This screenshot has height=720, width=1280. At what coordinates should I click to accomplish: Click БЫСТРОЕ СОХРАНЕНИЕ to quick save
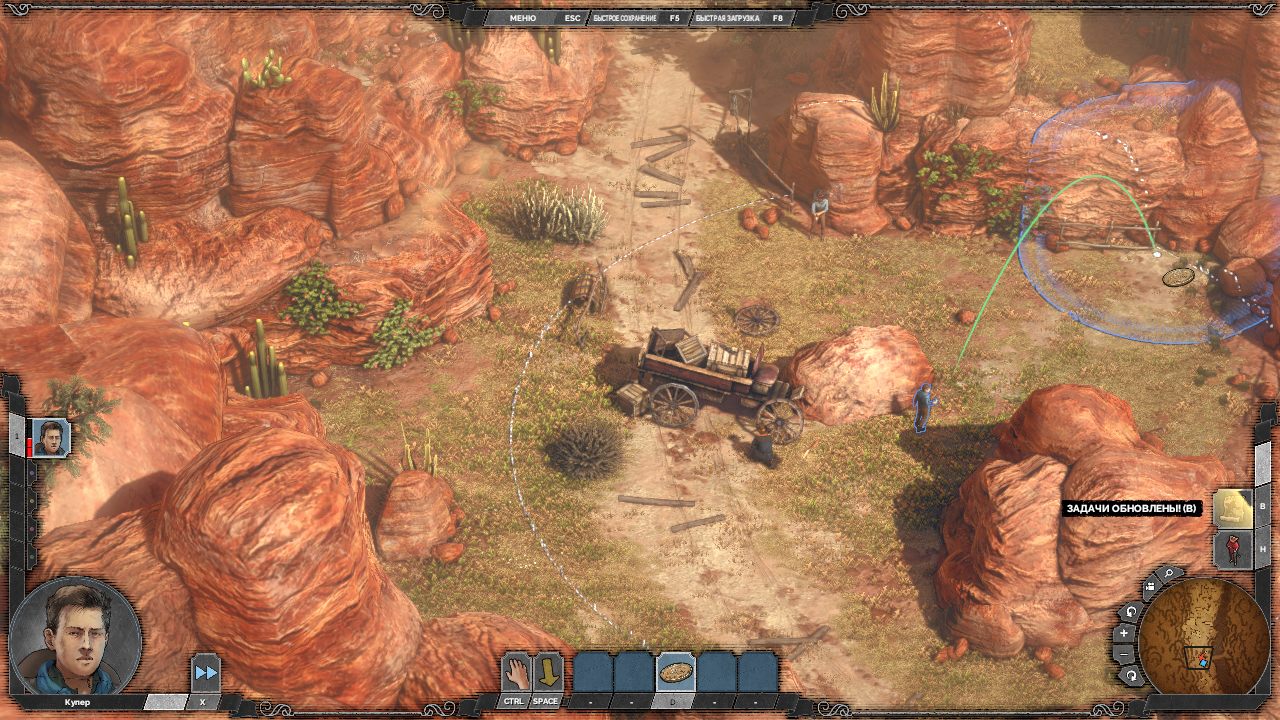coord(625,18)
